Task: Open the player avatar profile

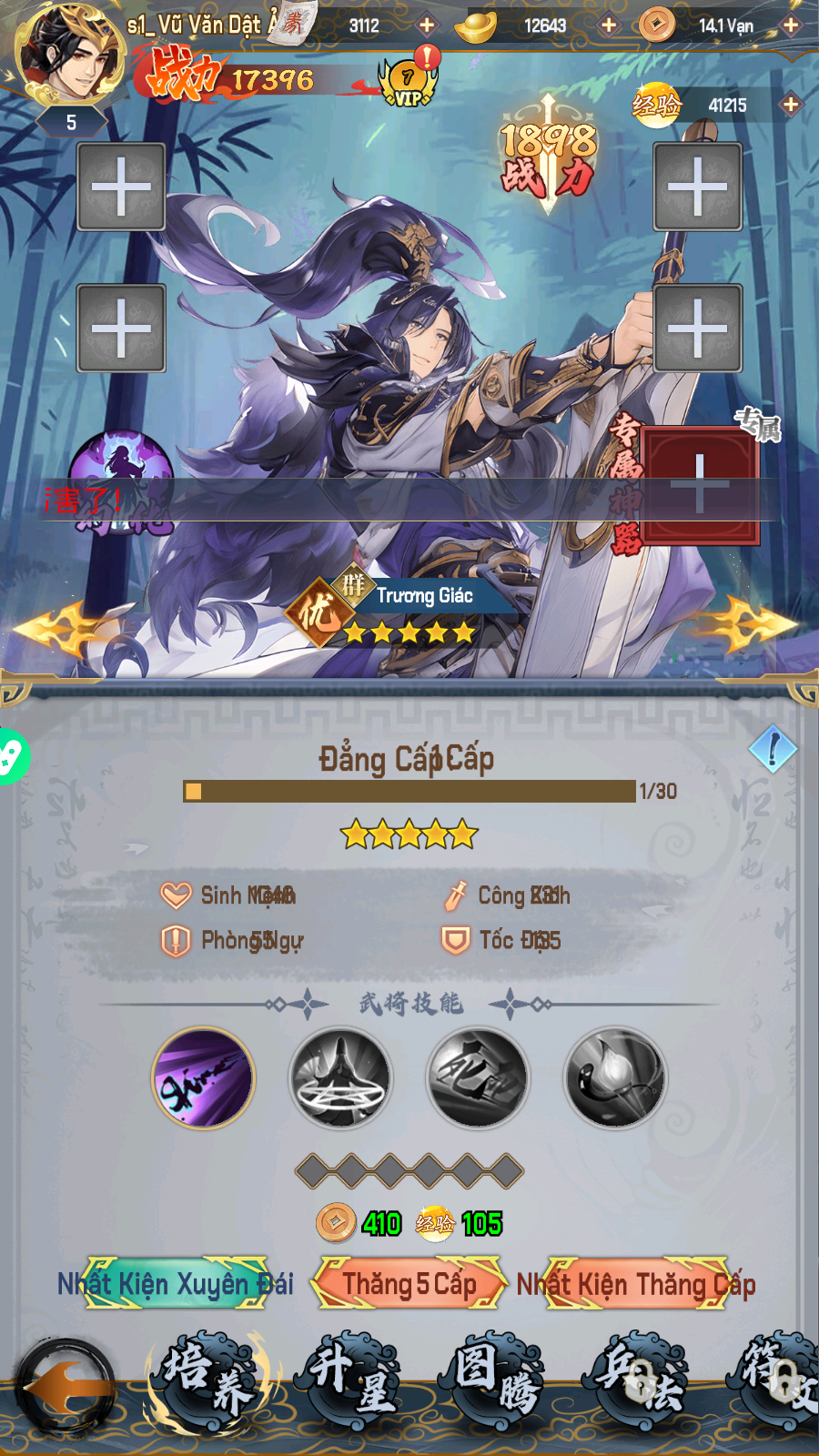Action: click(x=71, y=53)
